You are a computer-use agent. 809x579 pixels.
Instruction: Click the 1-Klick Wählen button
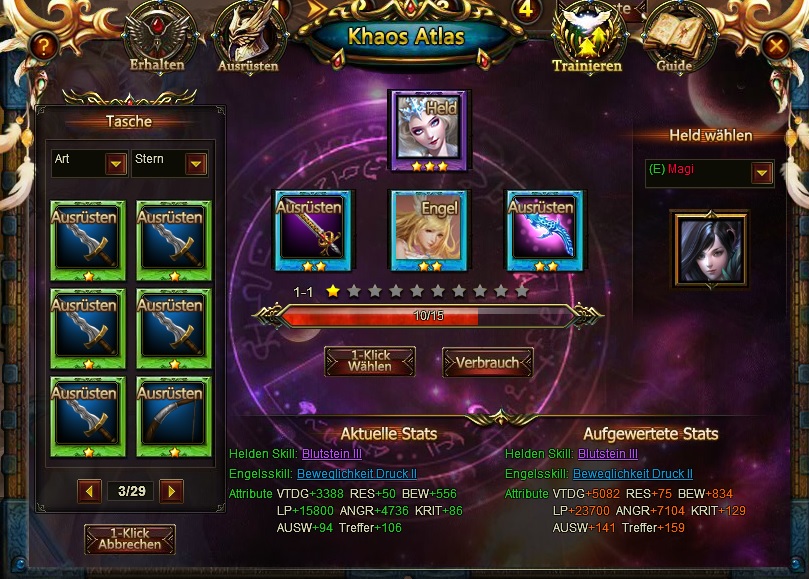[x=370, y=361]
